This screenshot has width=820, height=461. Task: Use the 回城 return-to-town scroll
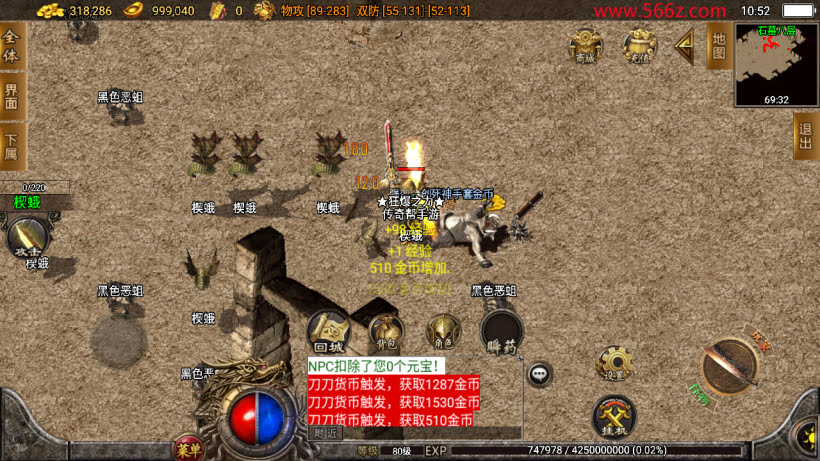(x=328, y=329)
